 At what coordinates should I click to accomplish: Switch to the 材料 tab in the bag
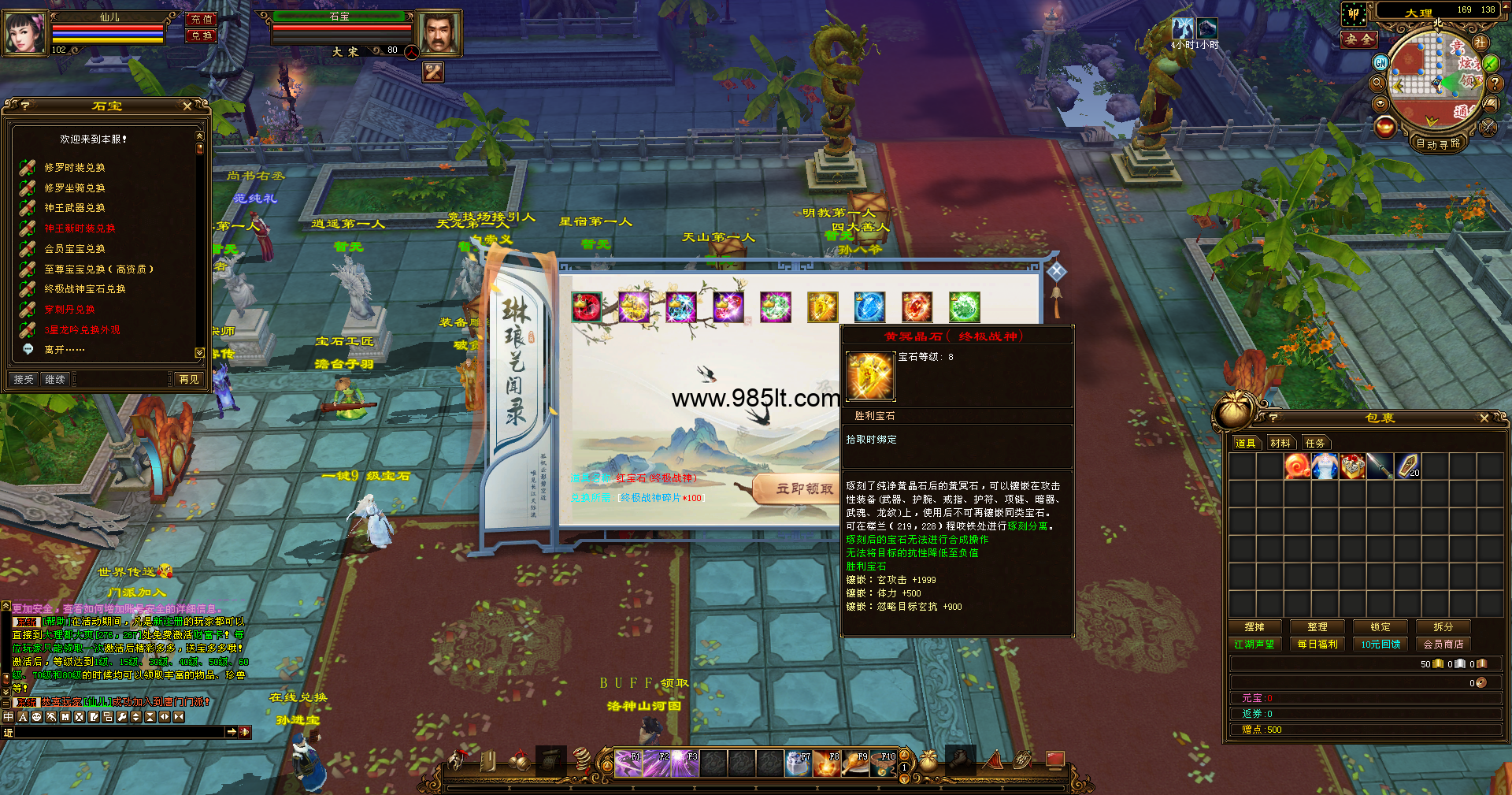click(1280, 444)
